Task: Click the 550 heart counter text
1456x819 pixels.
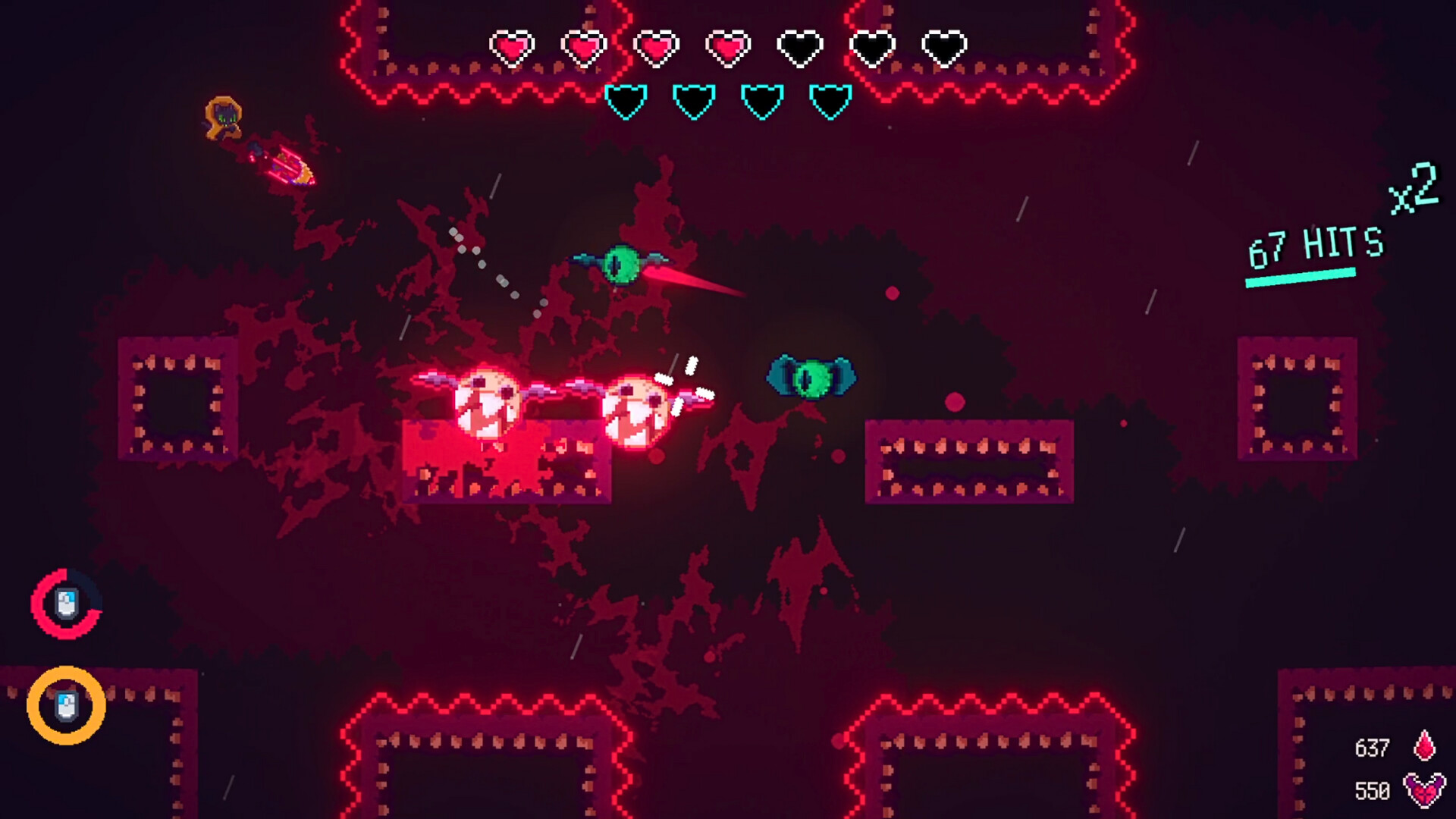Action: pyautogui.click(x=1374, y=789)
